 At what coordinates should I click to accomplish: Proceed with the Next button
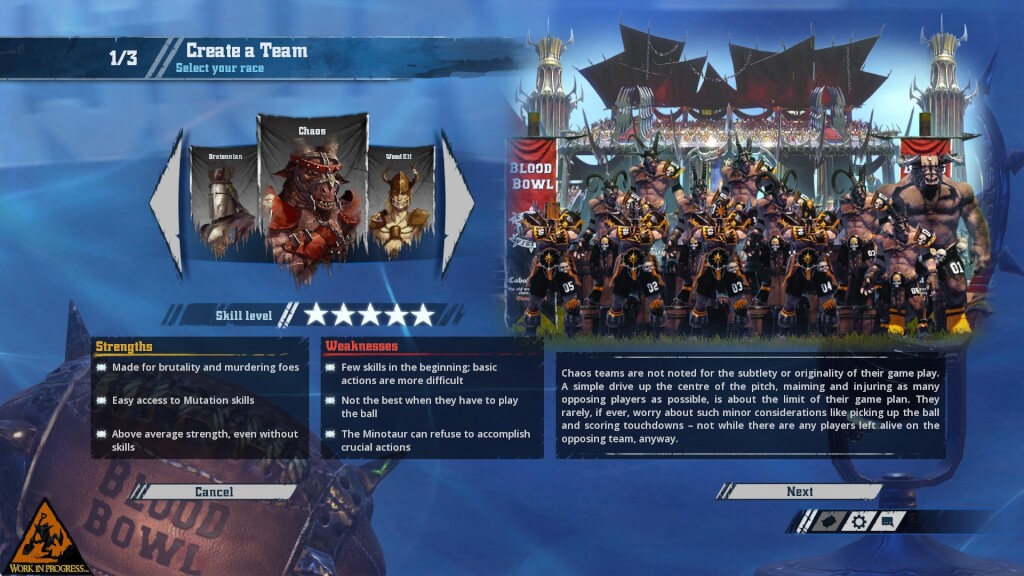(x=799, y=492)
